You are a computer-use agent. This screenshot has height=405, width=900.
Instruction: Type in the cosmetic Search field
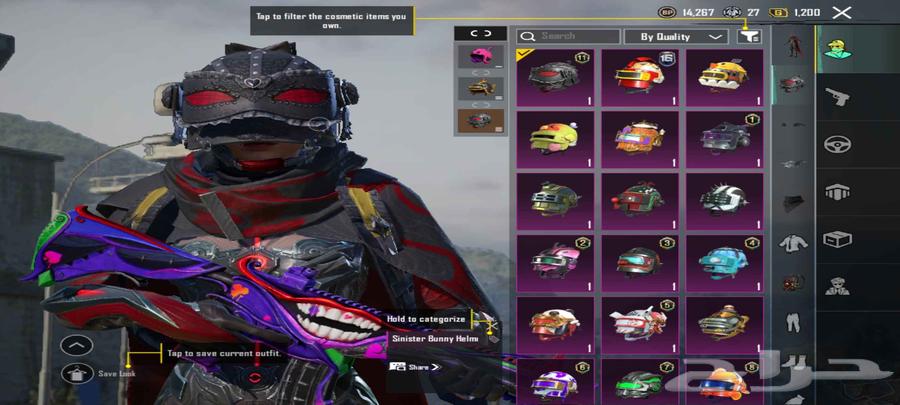568,36
